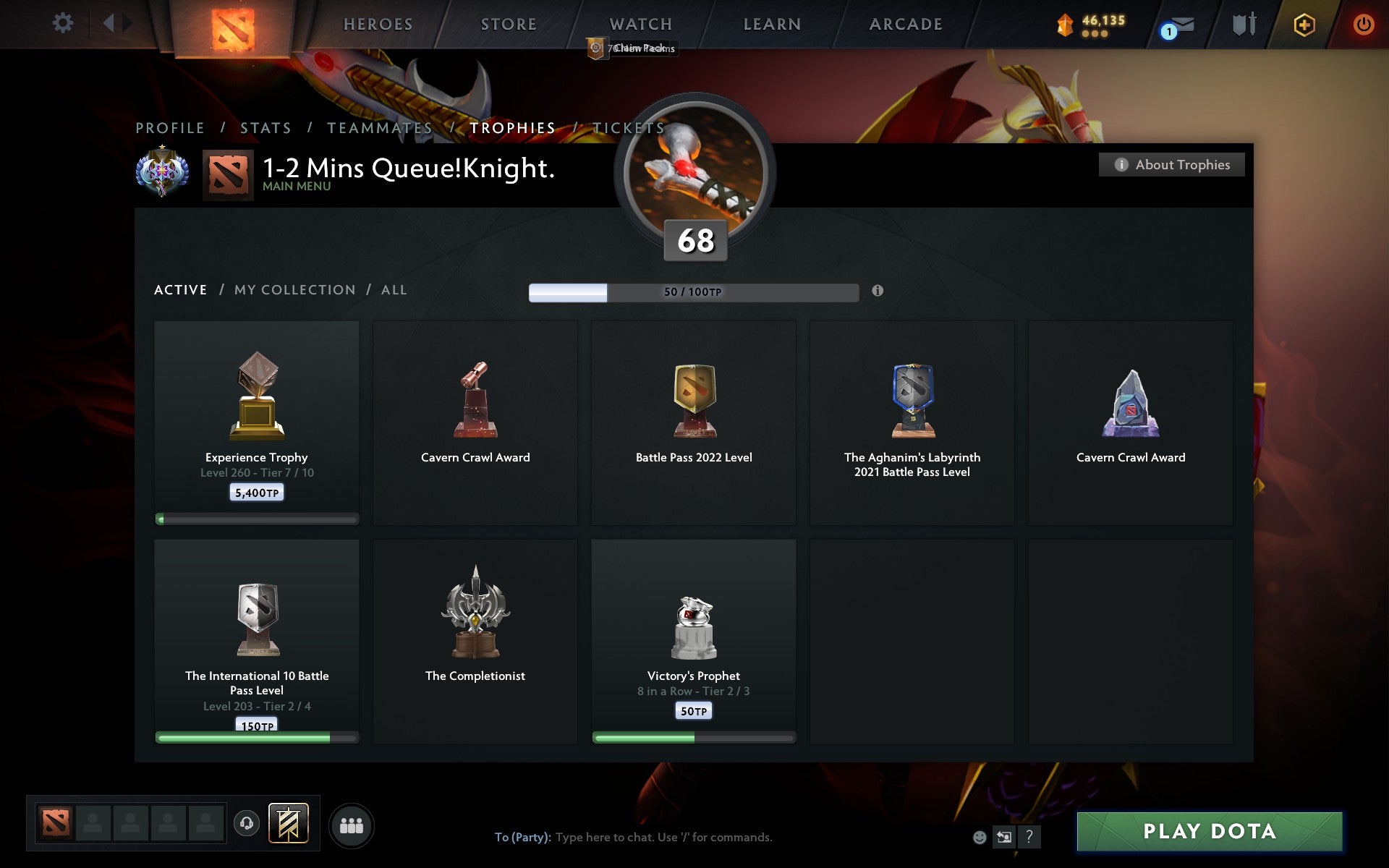The width and height of the screenshot is (1389, 868).
Task: Click the power button to exit Dota
Action: coord(1363,24)
